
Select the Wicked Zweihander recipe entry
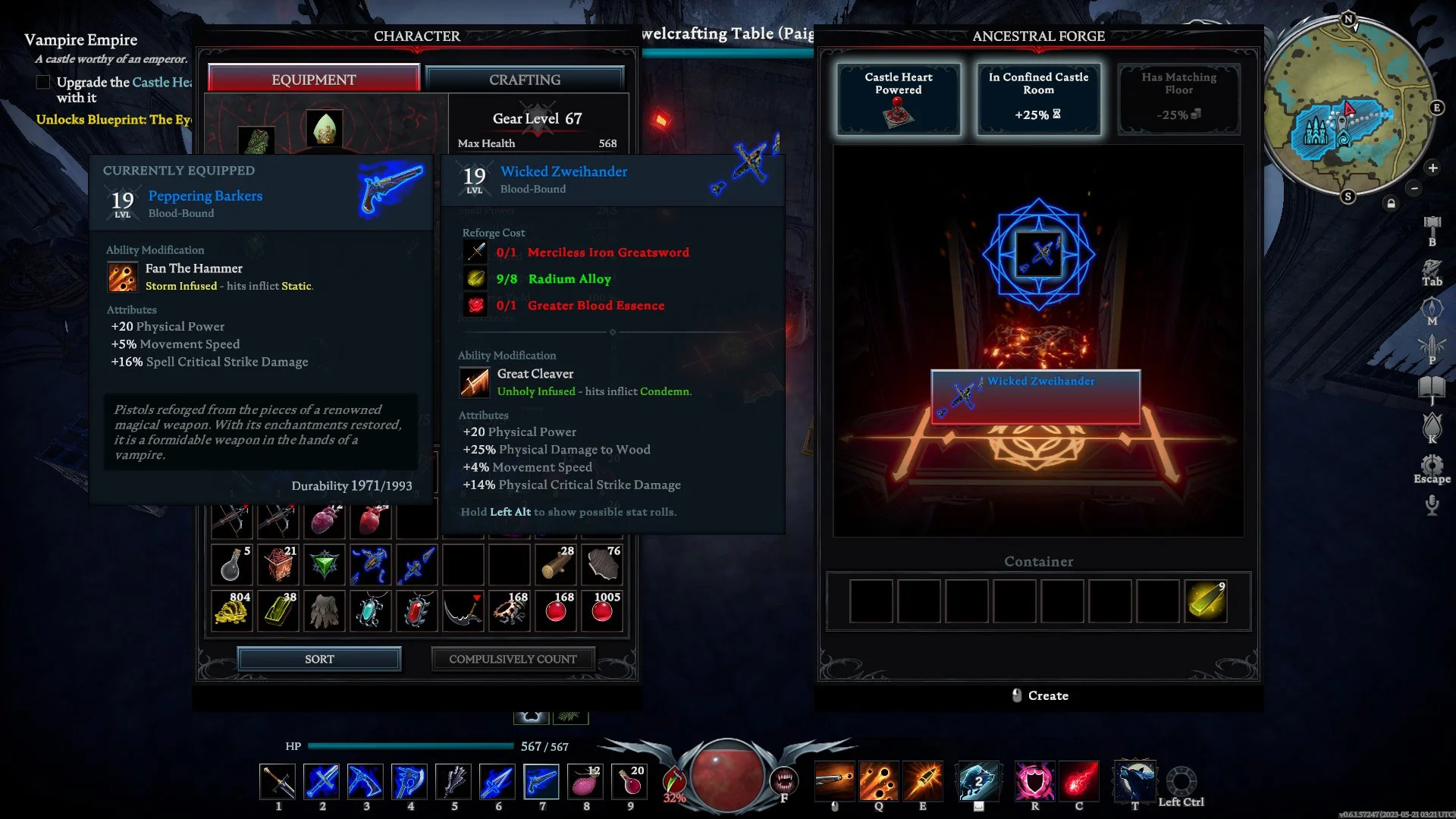pos(1035,397)
